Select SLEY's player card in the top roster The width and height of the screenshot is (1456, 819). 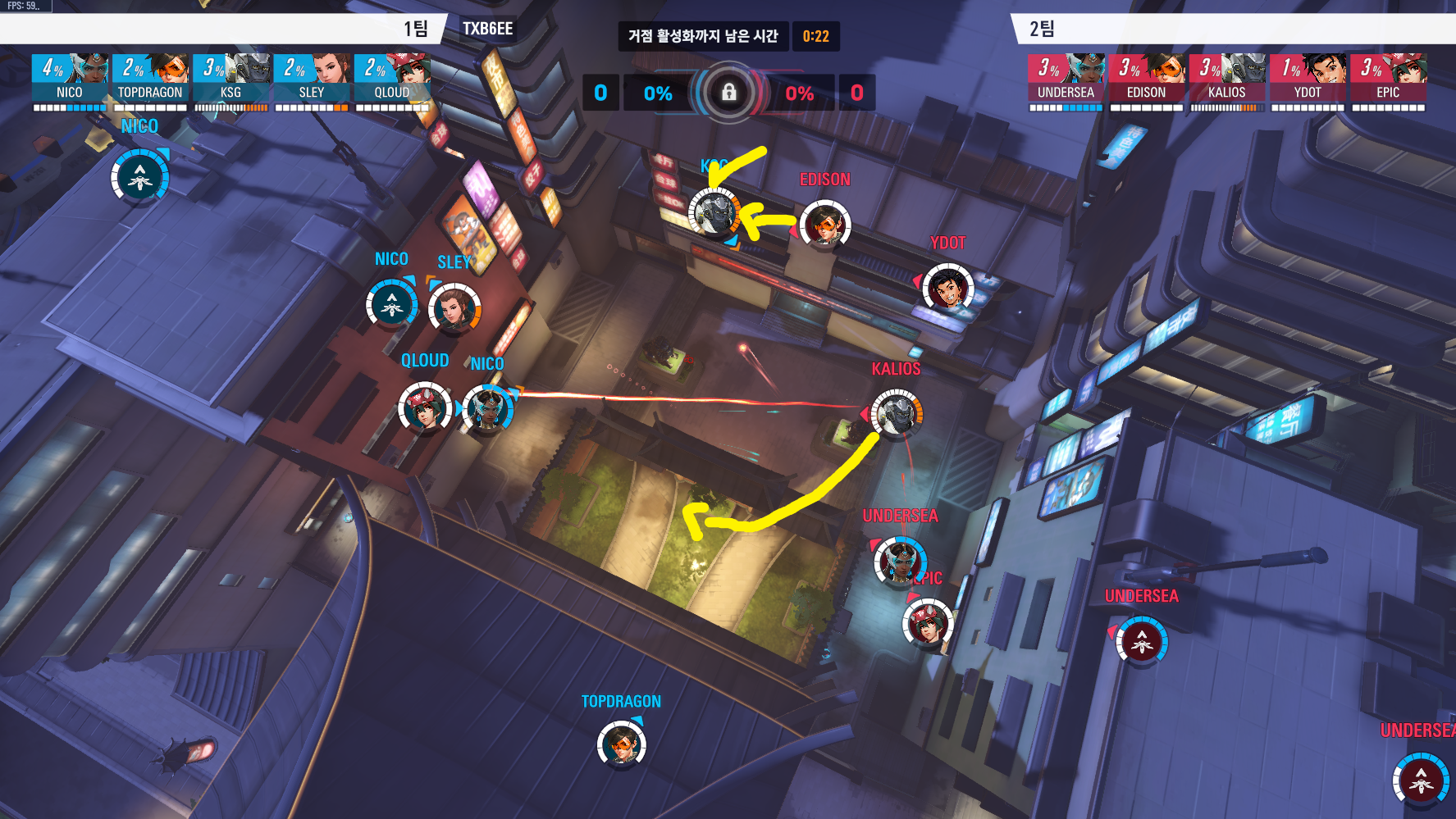click(x=311, y=80)
